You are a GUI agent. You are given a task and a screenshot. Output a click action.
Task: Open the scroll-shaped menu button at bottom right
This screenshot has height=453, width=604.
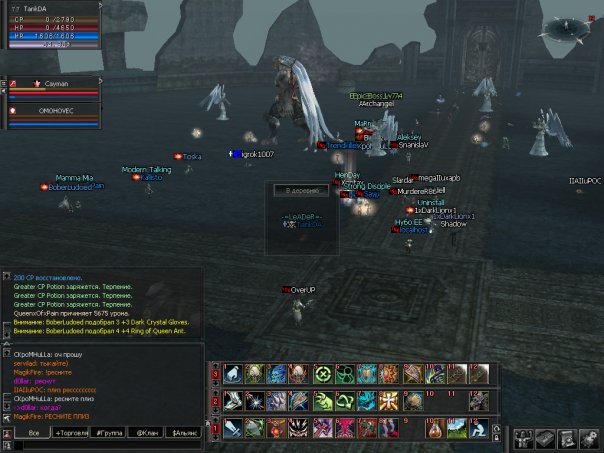(x=566, y=438)
